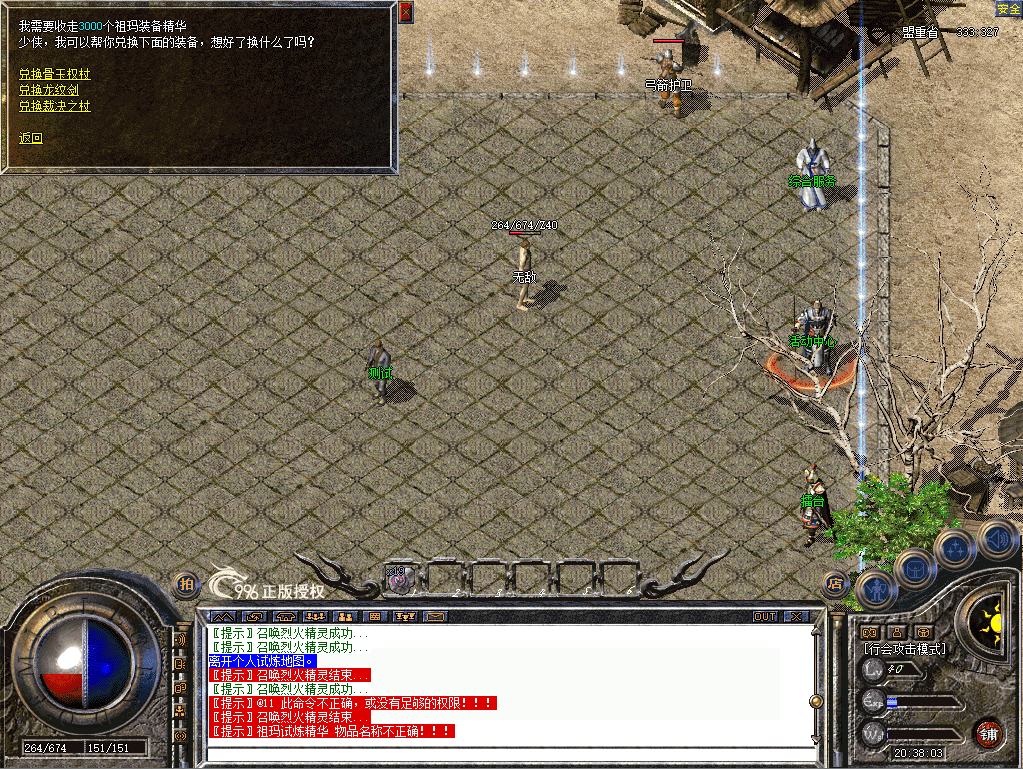Open the bag orb button
The width and height of the screenshot is (1023, 769).
[915, 570]
